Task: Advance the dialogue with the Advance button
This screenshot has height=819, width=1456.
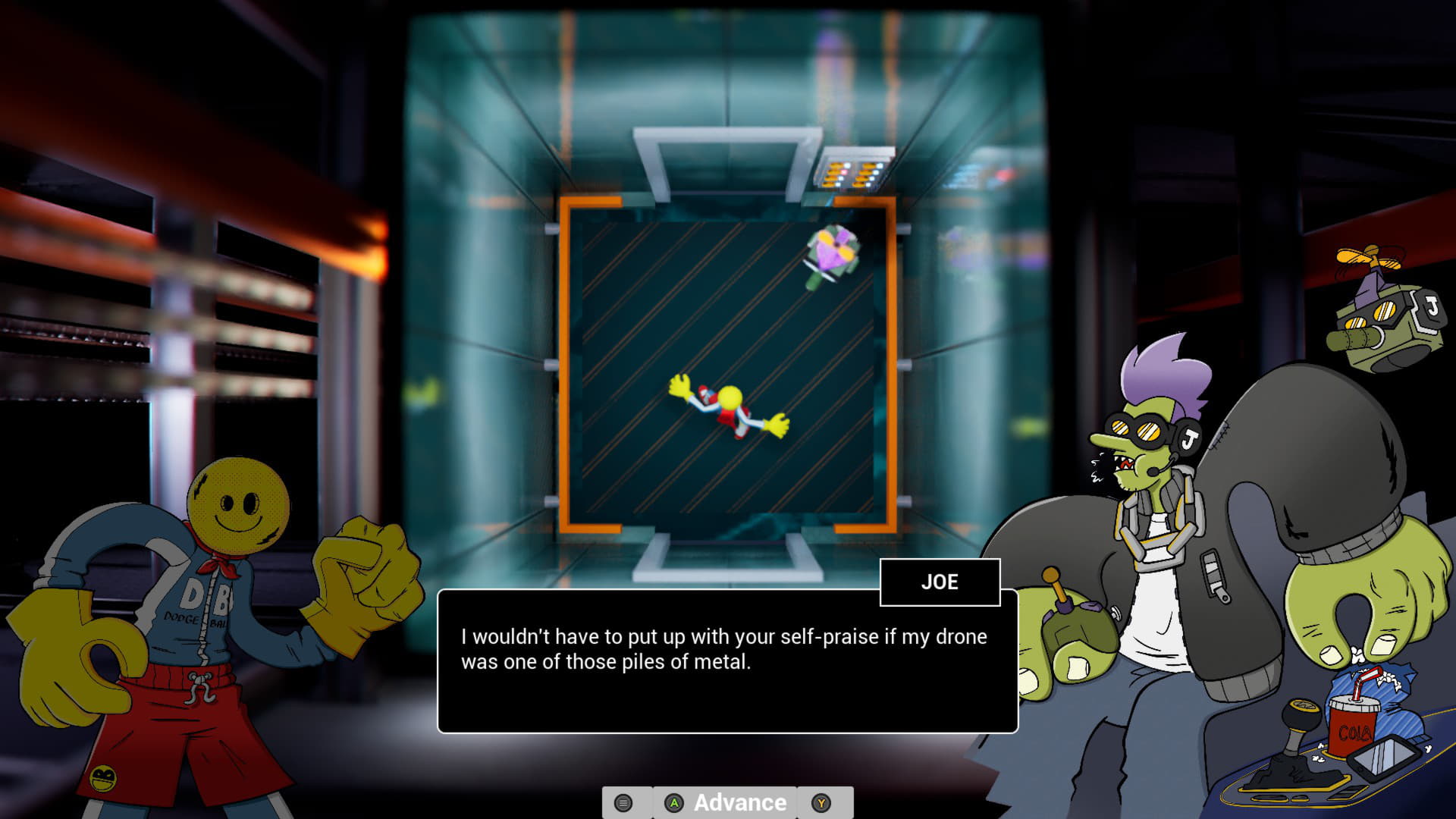Action: click(726, 802)
